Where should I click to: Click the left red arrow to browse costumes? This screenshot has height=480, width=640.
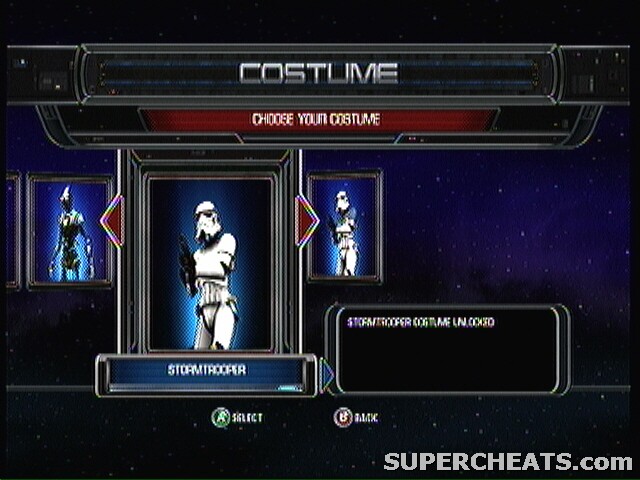[x=111, y=219]
